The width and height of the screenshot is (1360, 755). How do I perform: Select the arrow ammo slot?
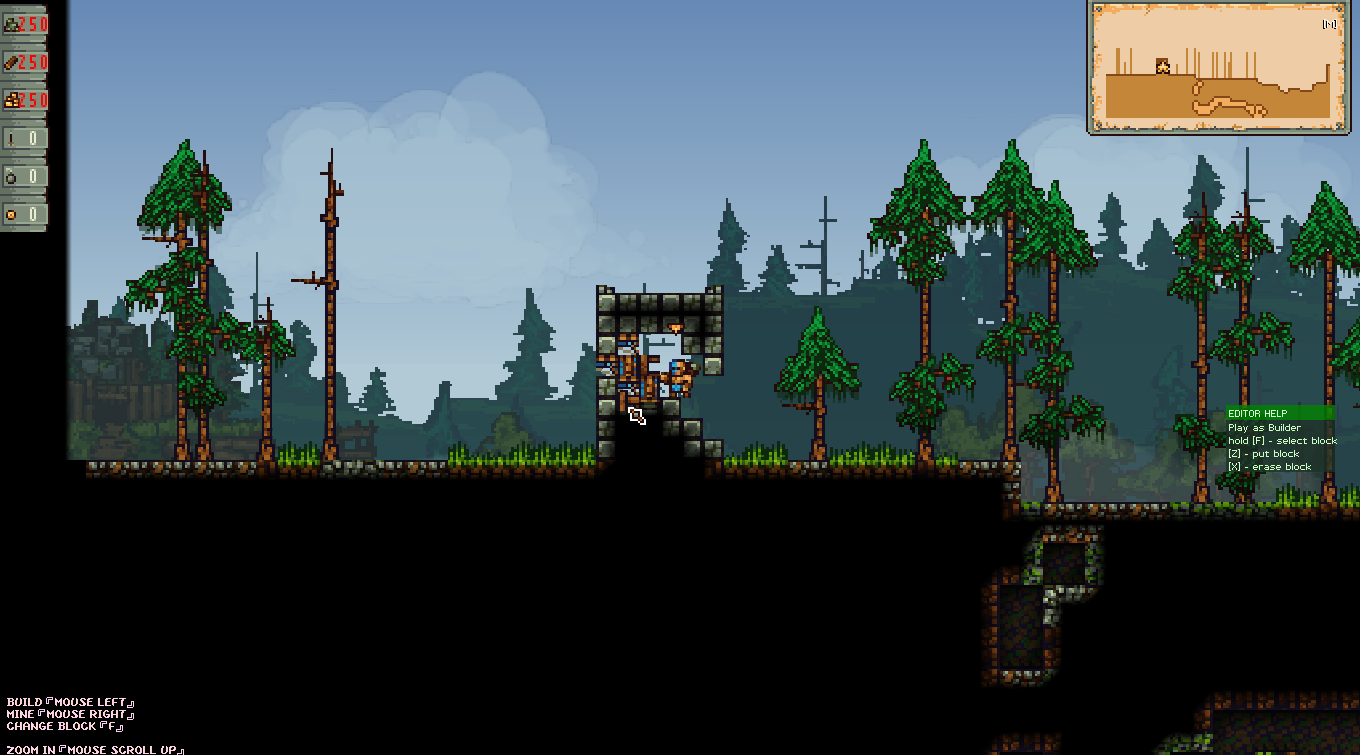(x=25, y=138)
